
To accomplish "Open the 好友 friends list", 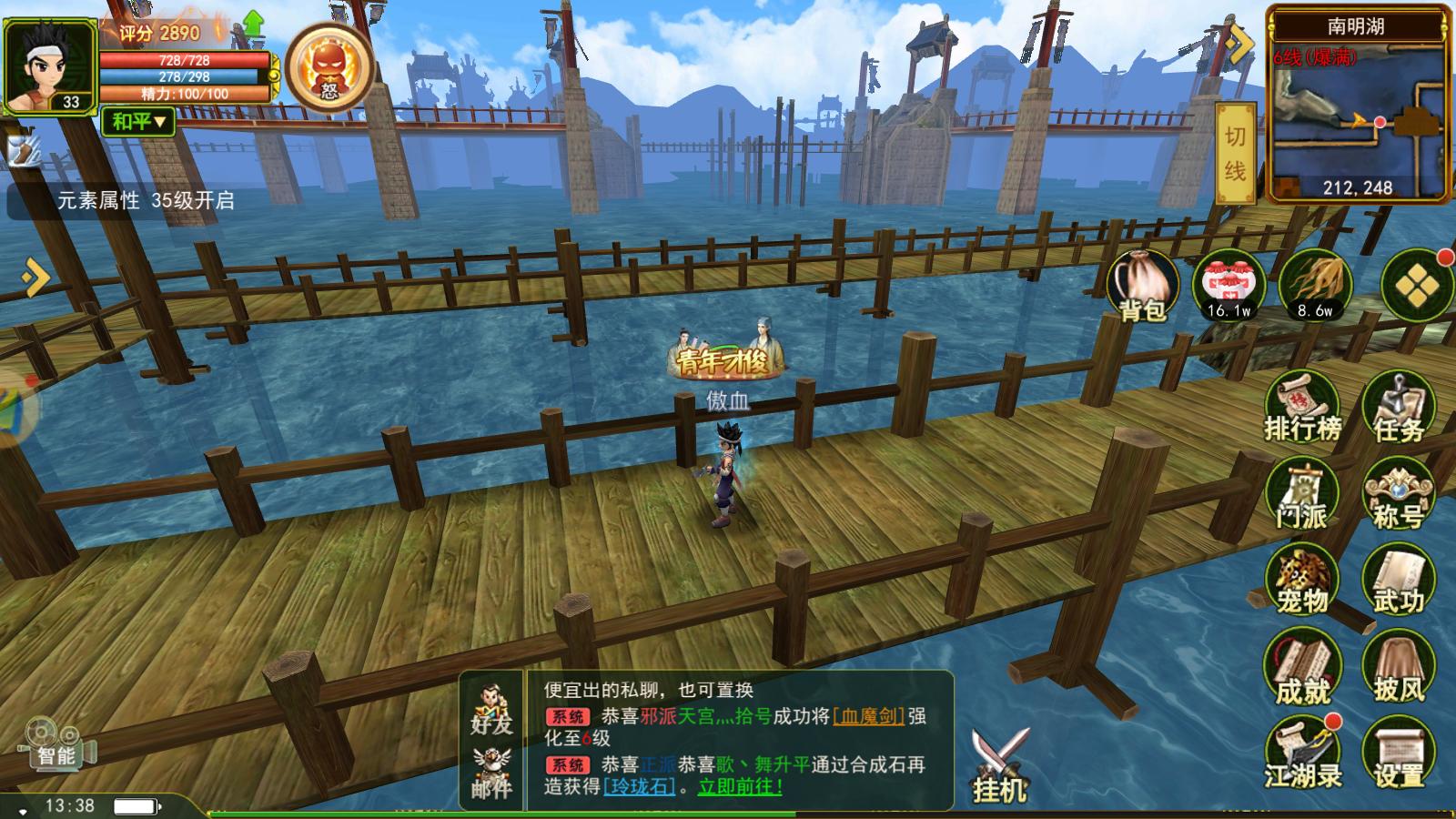I will (x=491, y=710).
